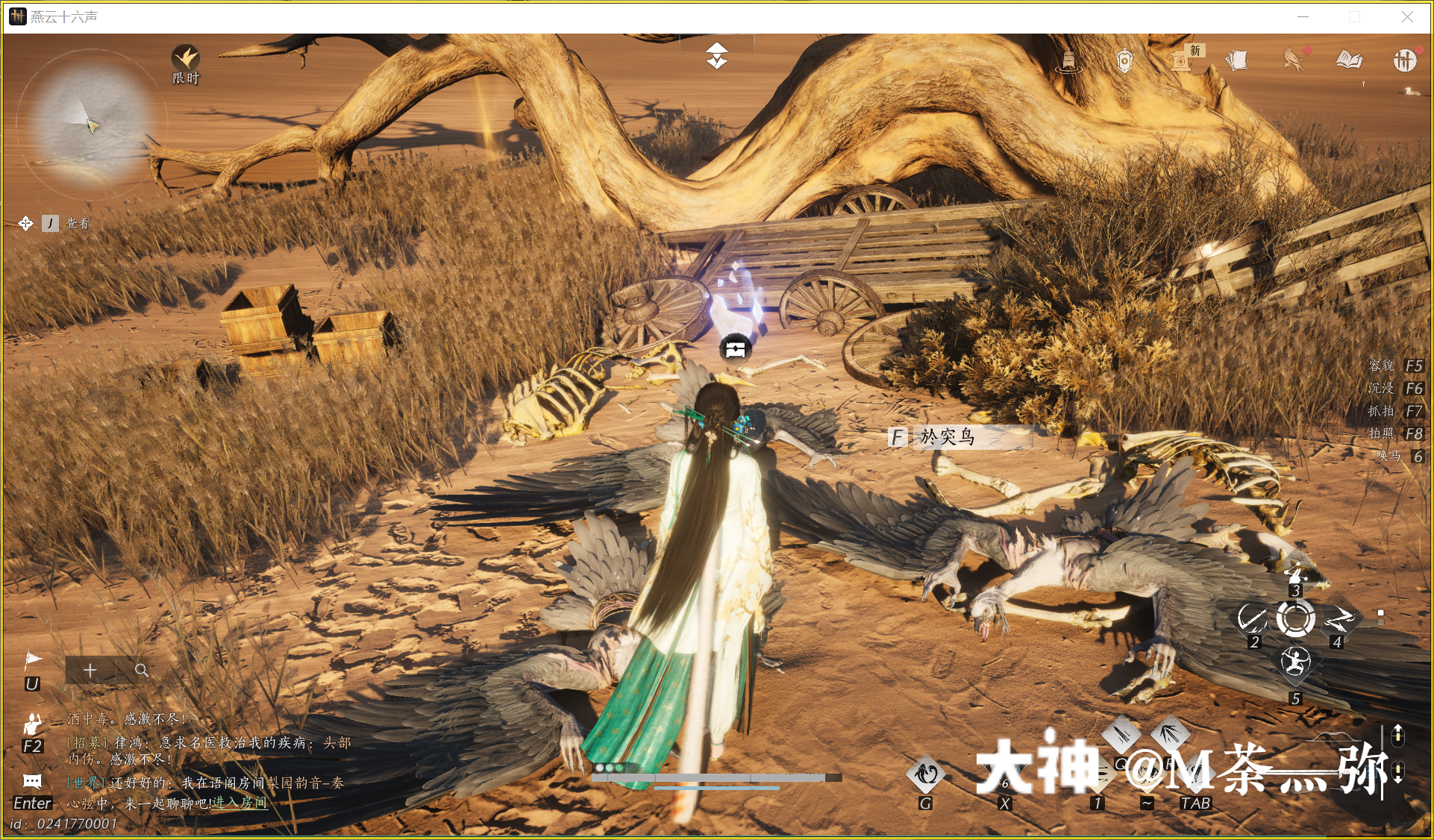The image size is (1434, 840).
Task: Activate the fish swirl skill
Action: tap(925, 775)
